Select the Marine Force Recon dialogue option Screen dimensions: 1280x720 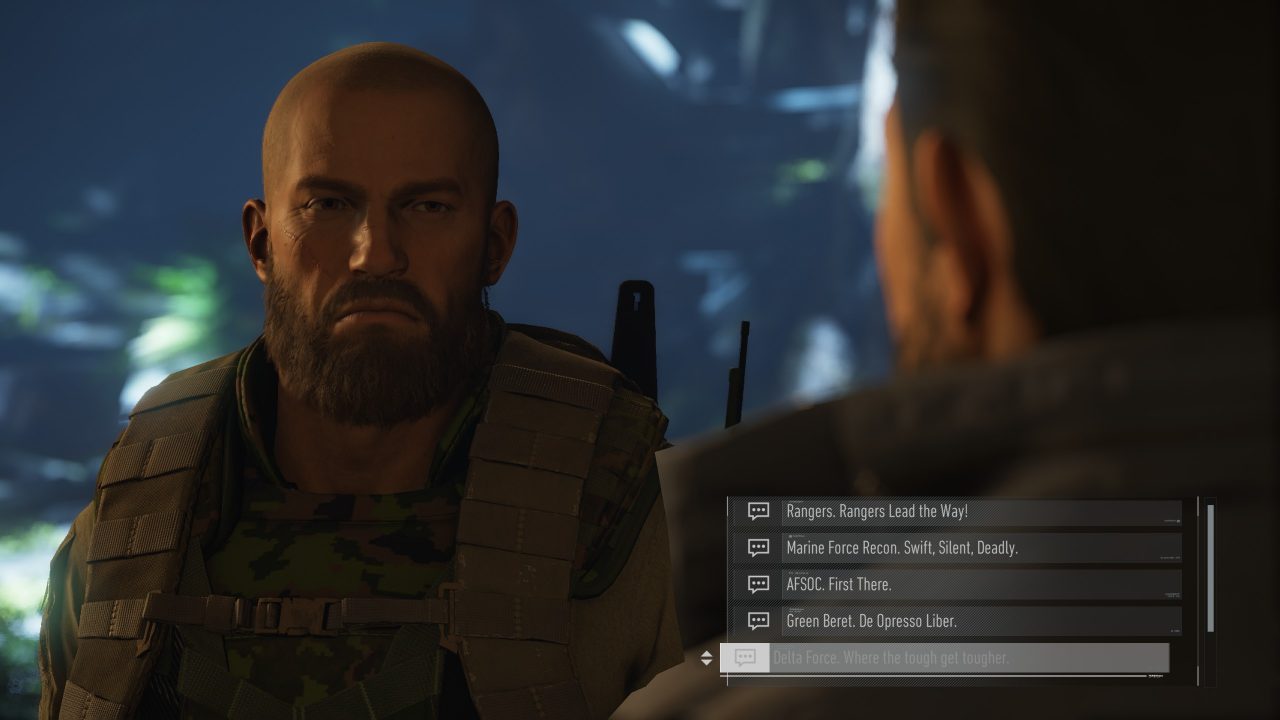pyautogui.click(x=960, y=548)
